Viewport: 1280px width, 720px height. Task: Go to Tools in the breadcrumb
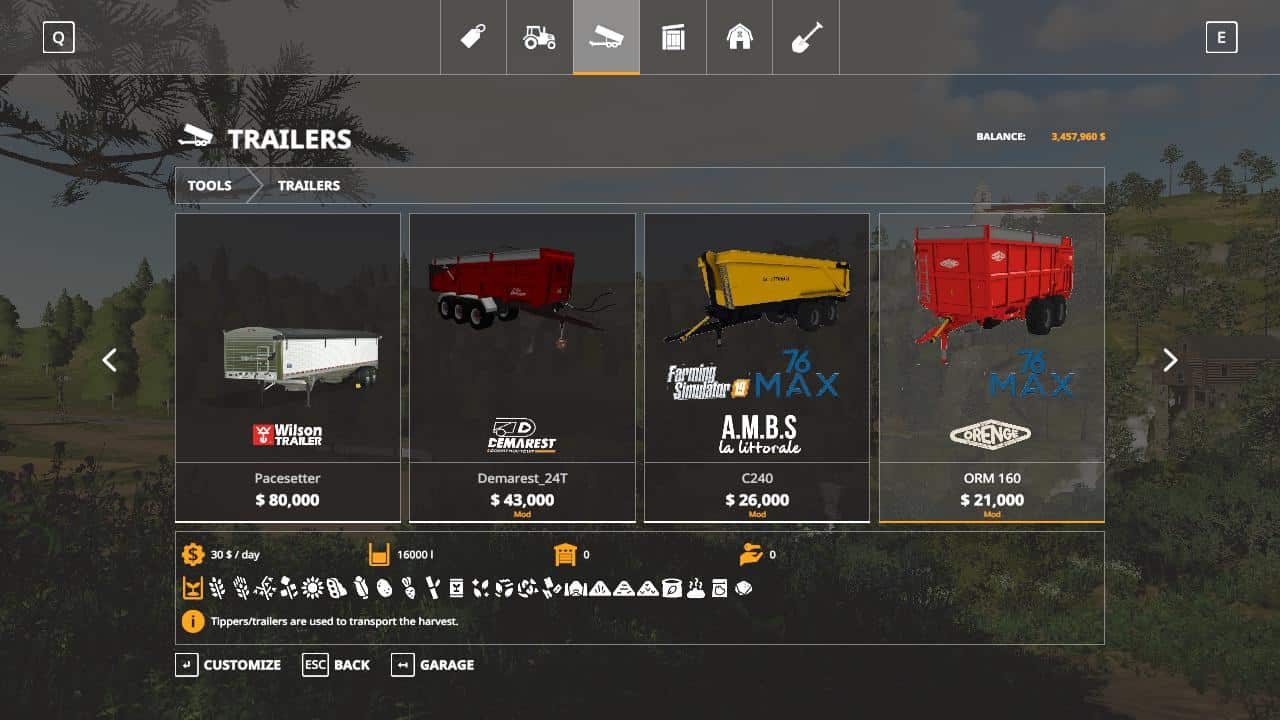pos(210,185)
